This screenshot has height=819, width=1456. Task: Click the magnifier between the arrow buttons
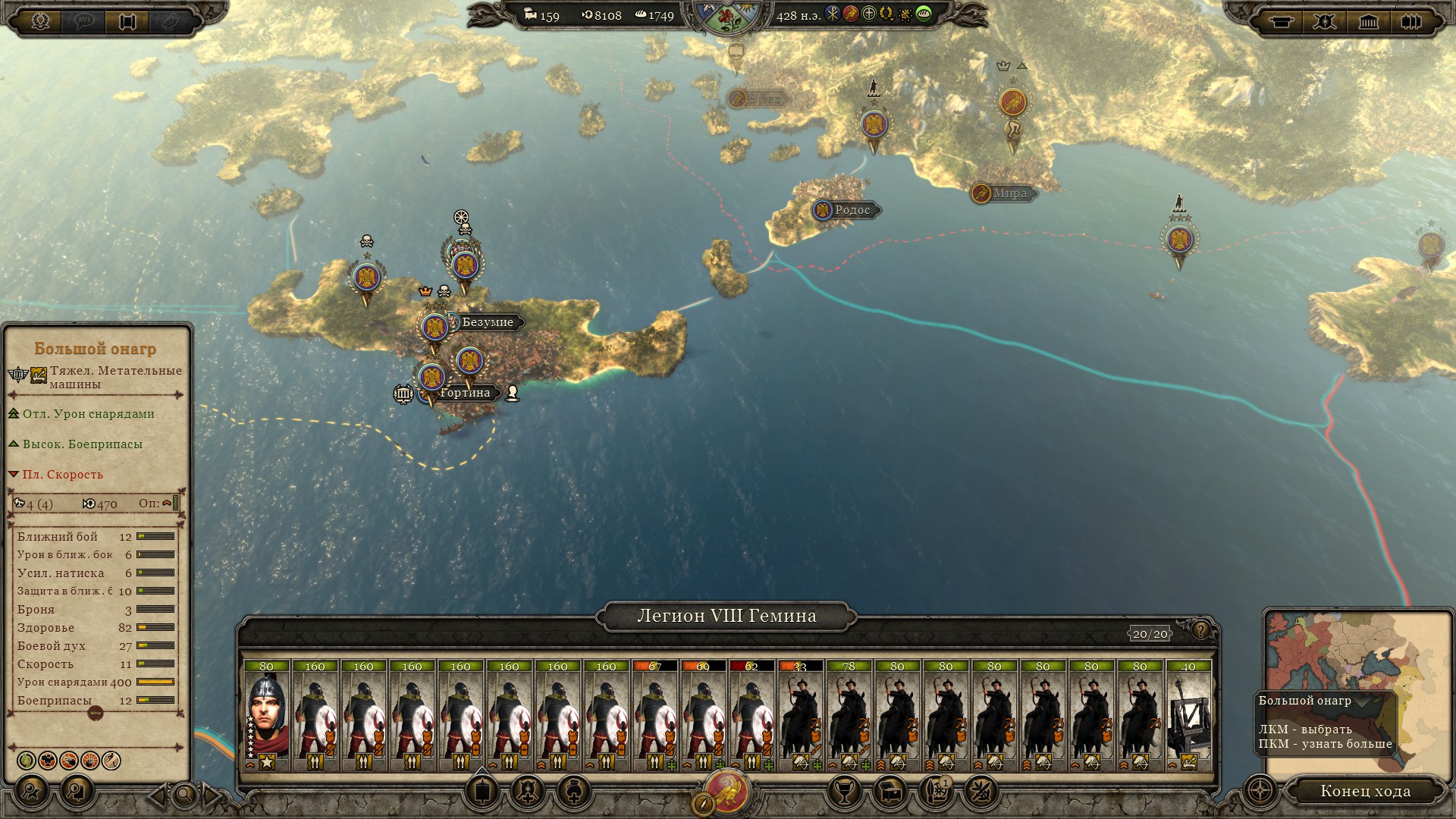pos(185,795)
